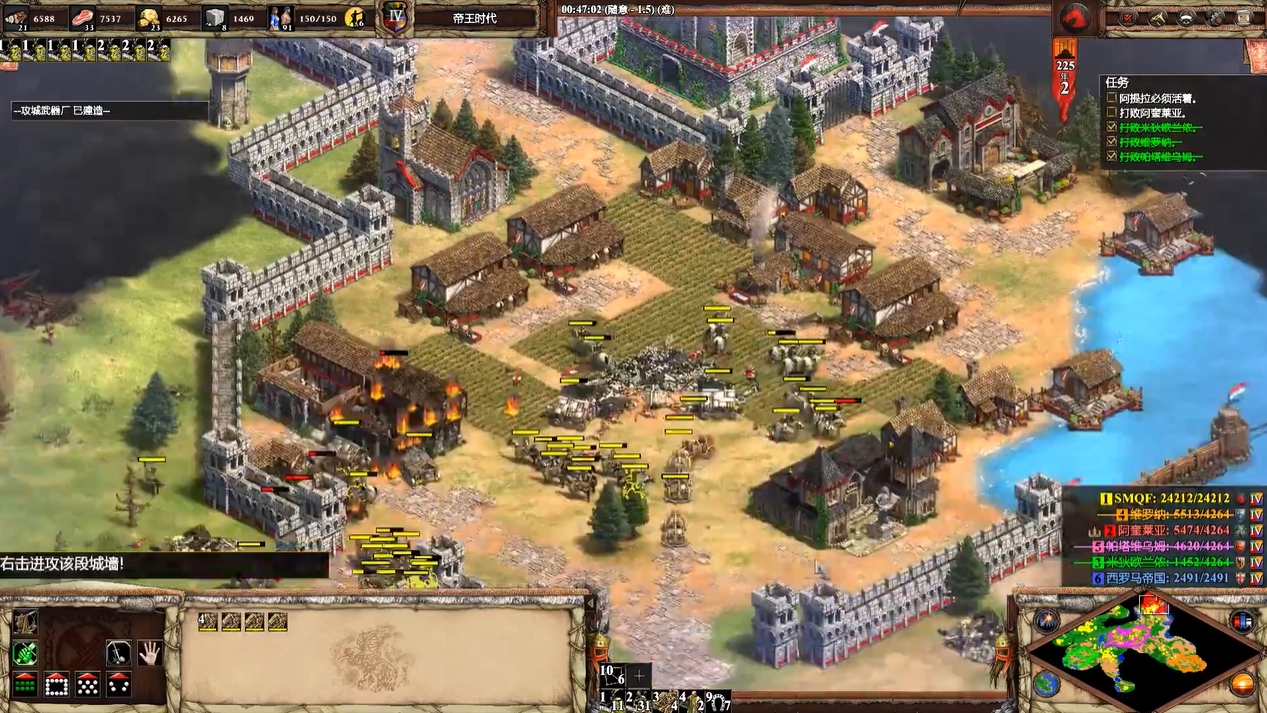Click the 打败阿奎莱亚 objective checkbox
1267x713 pixels.
[x=1111, y=113]
